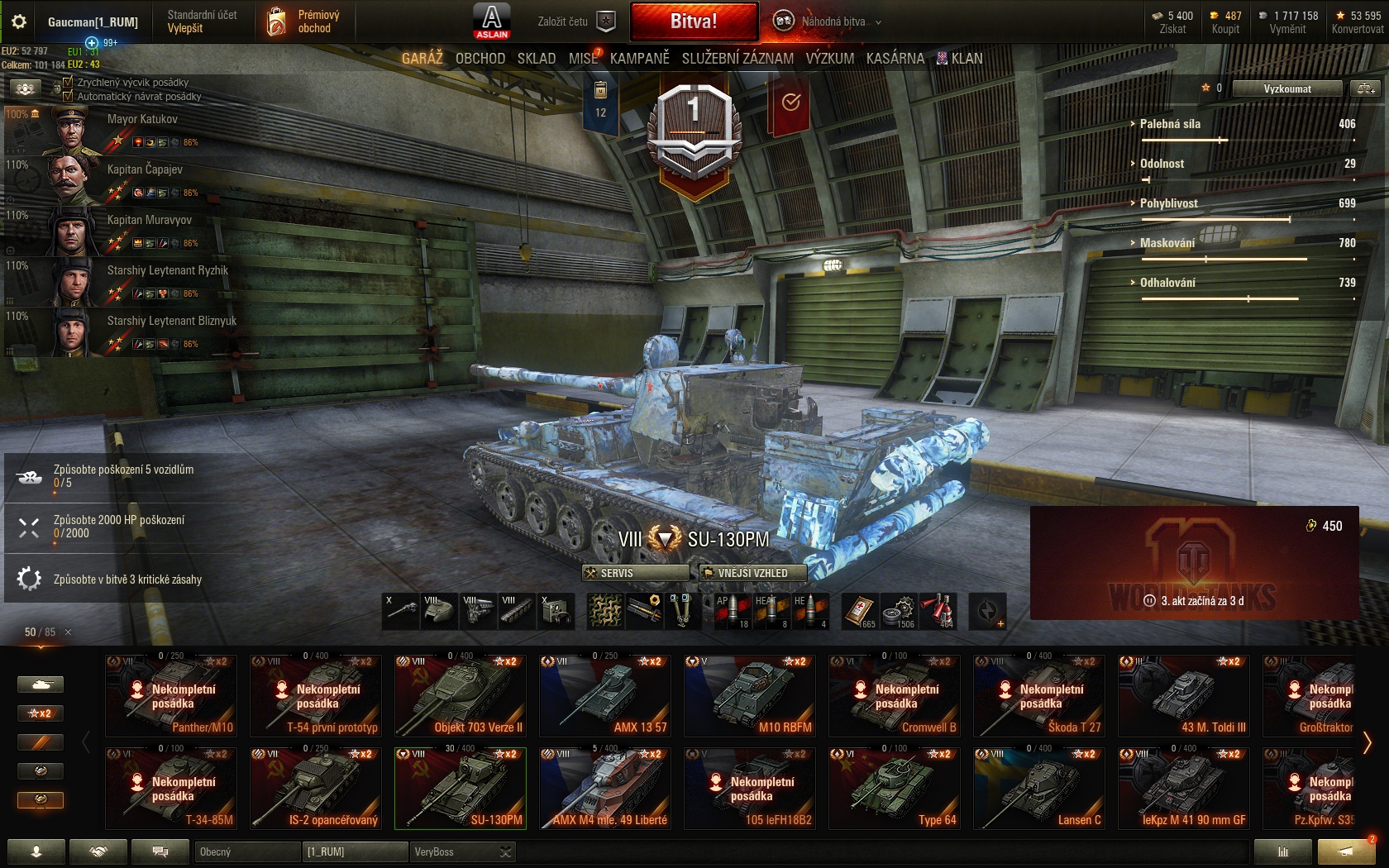Screen dimensions: 1389x868
Task: Open the VÝZKUM research tab
Action: [829, 59]
